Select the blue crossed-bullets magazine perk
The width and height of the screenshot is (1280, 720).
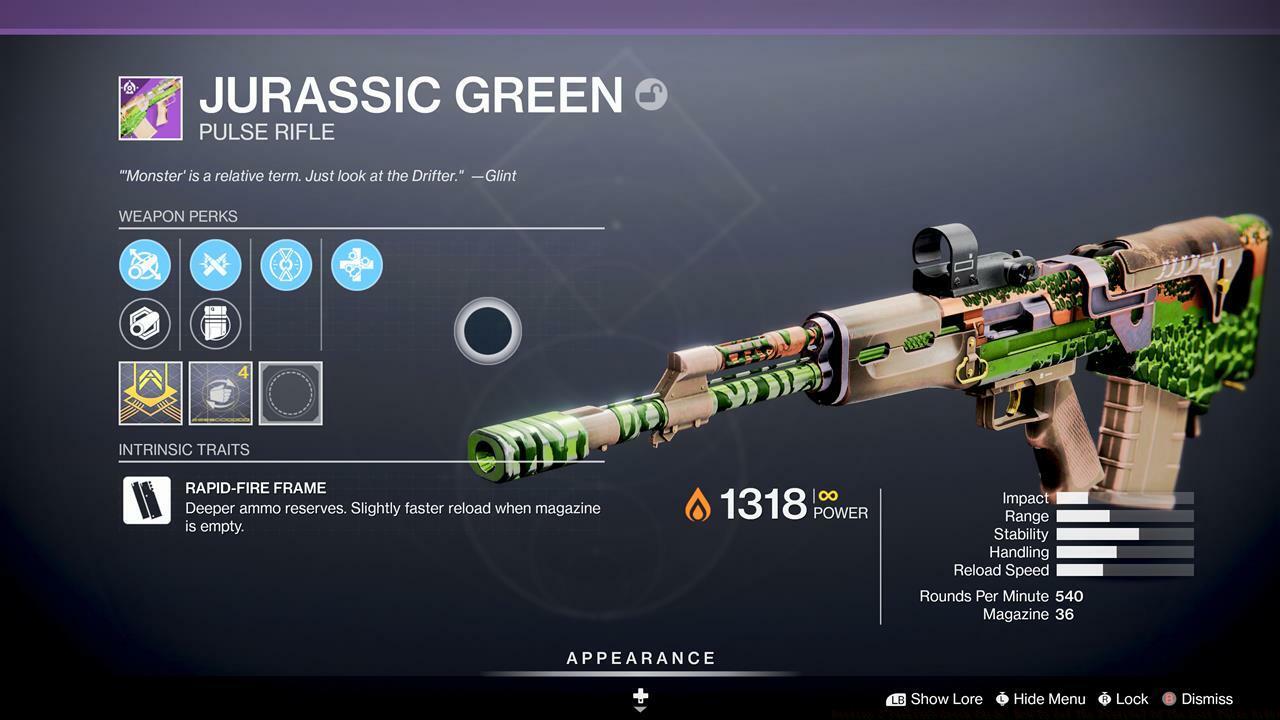(215, 265)
